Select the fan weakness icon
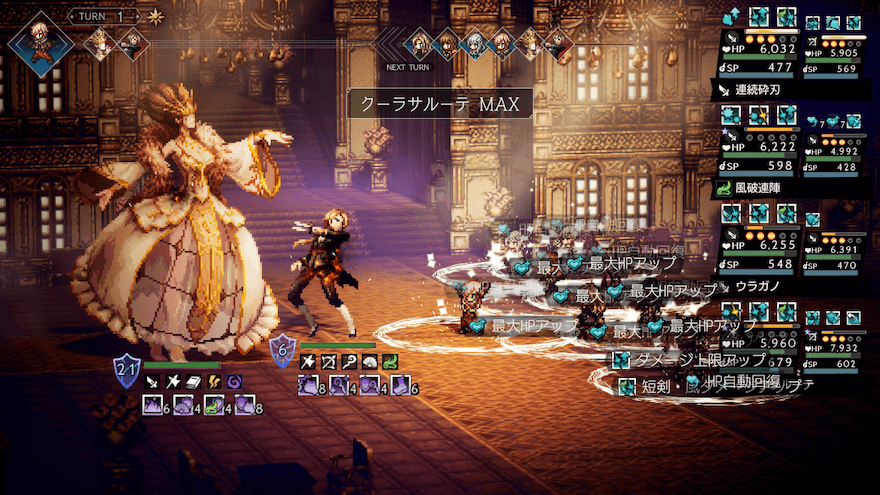The height and width of the screenshot is (495, 880). (368, 362)
